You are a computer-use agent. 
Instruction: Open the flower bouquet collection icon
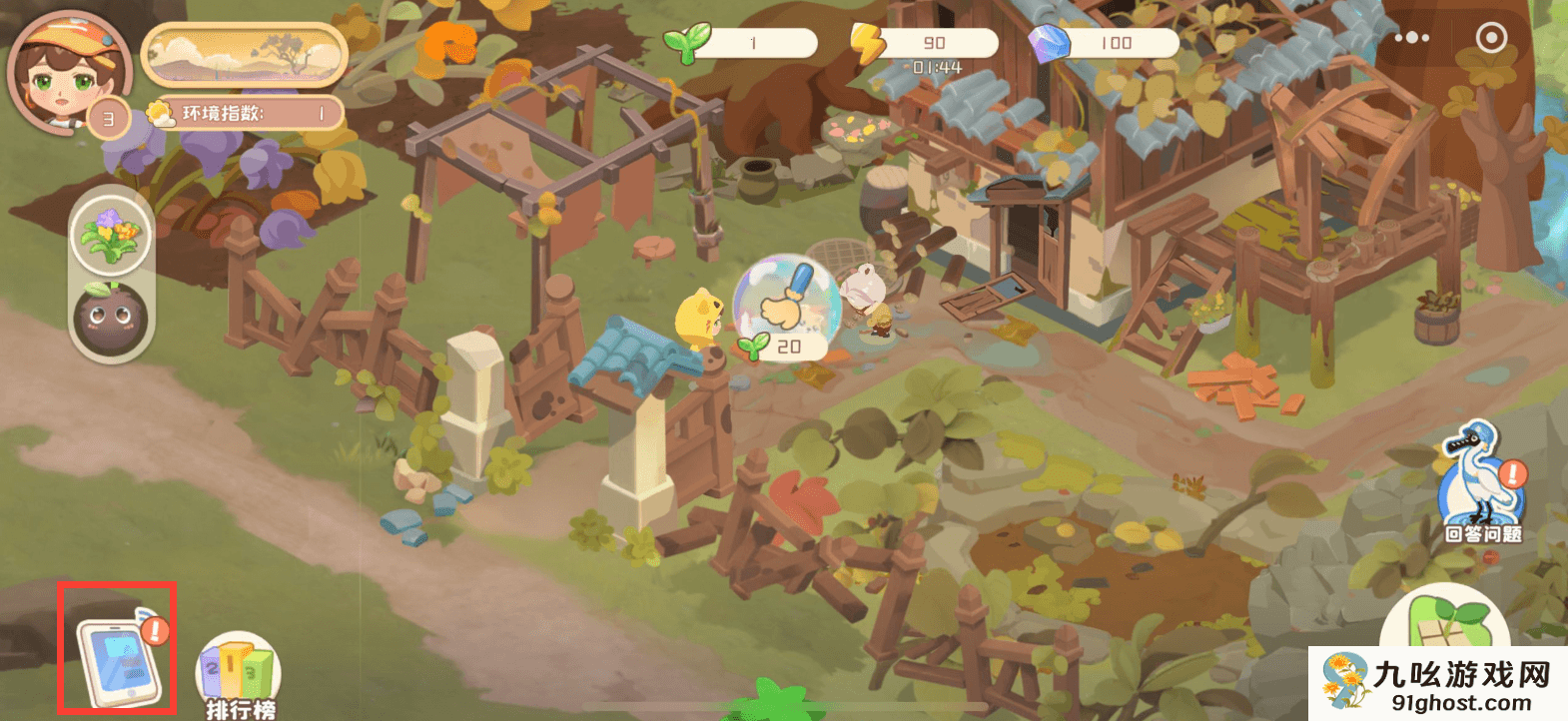point(111,236)
